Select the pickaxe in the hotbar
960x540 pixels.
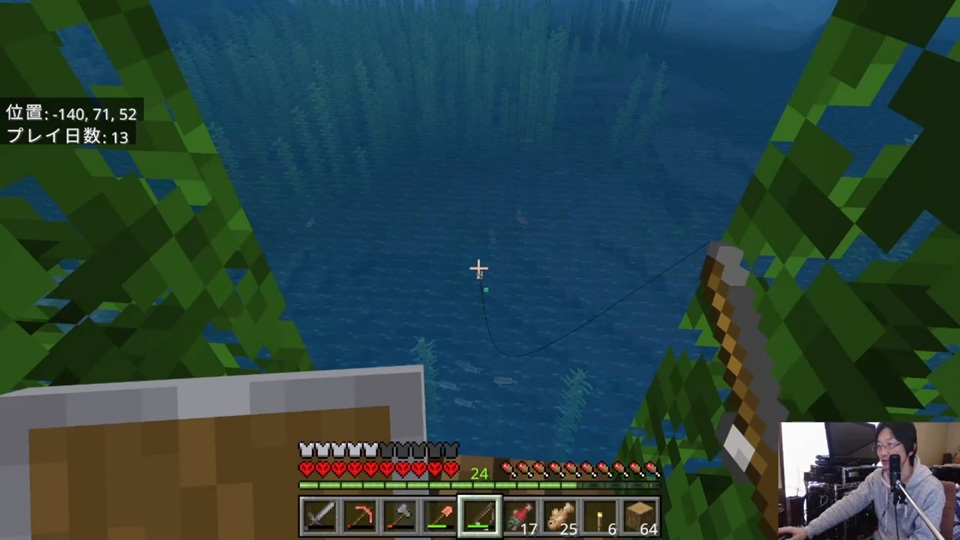(x=359, y=516)
